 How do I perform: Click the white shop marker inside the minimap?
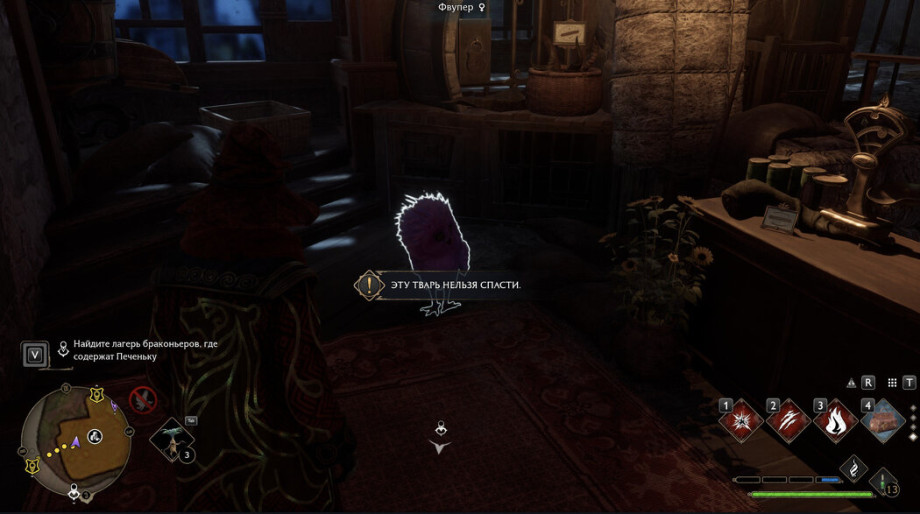tap(95, 436)
